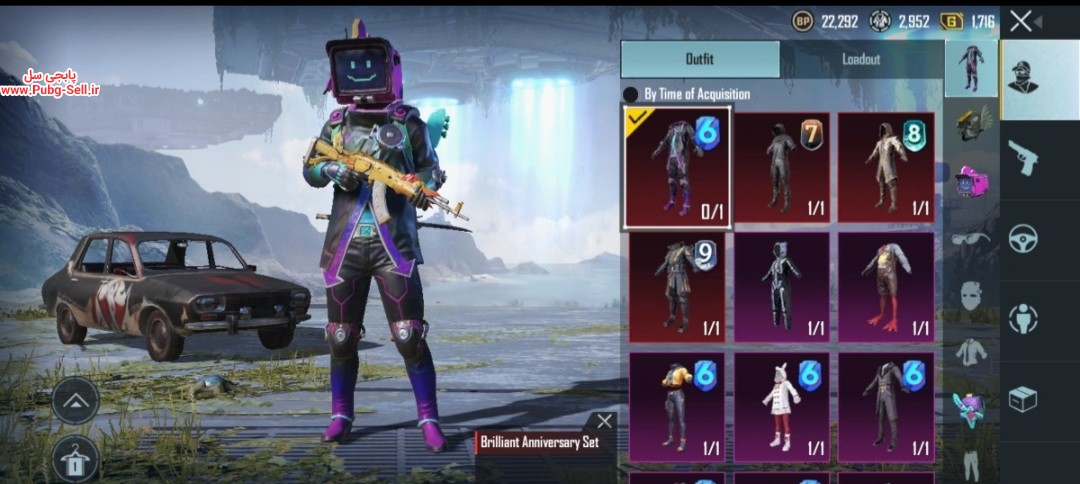The image size is (1080, 484).
Task: Dismiss the Brilliant Anniversary Set label
Action: tap(604, 421)
